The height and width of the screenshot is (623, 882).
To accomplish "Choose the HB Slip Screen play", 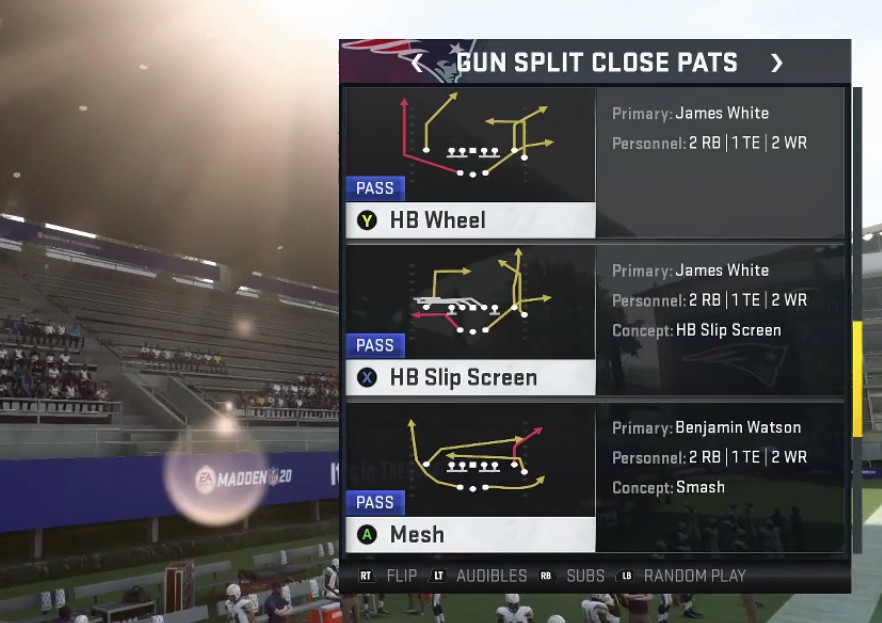I will 470,319.
